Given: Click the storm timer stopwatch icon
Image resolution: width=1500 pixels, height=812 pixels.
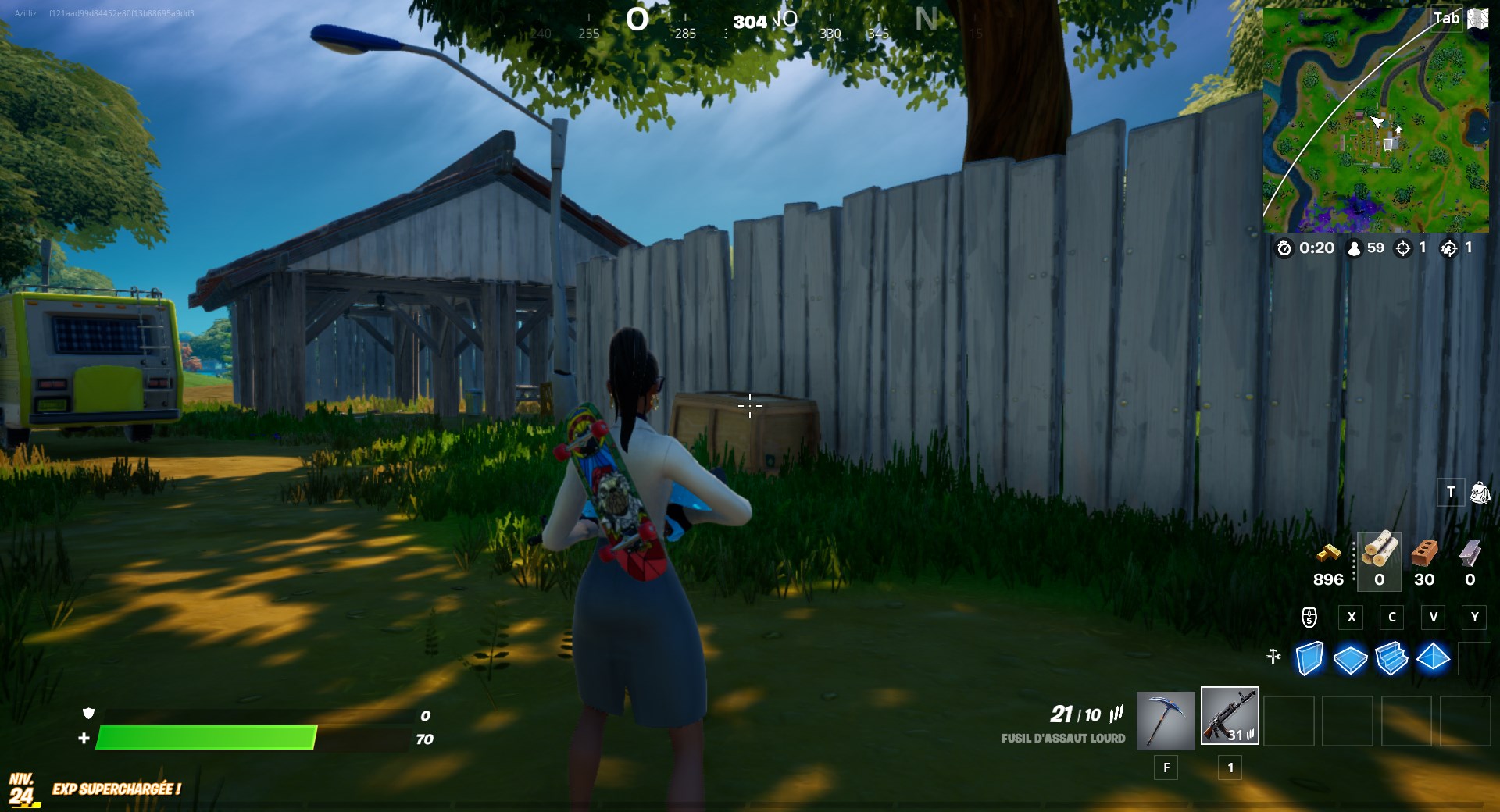Looking at the screenshot, I should point(1284,249).
